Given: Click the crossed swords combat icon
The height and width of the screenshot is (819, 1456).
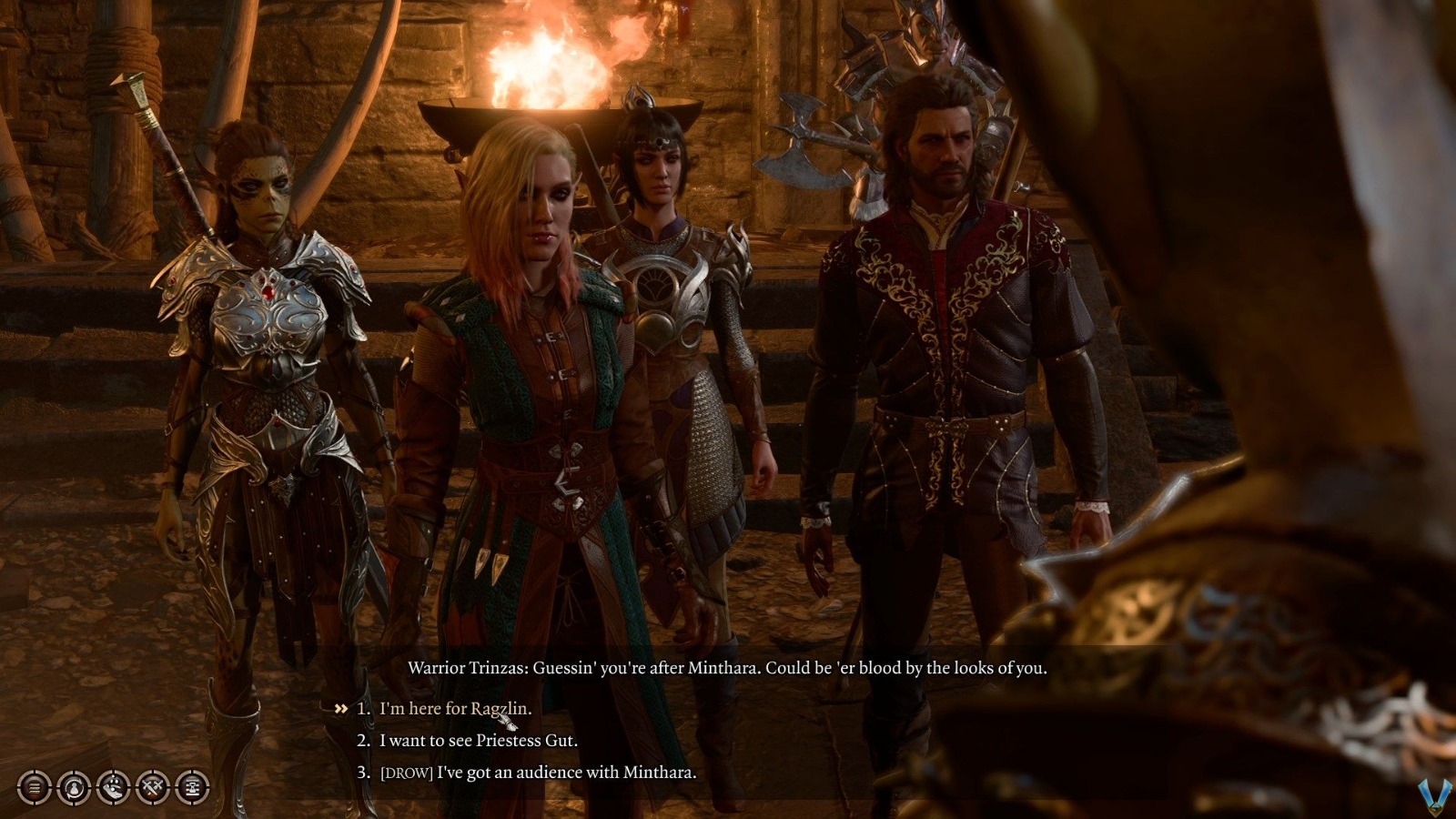Looking at the screenshot, I should coord(152,788).
